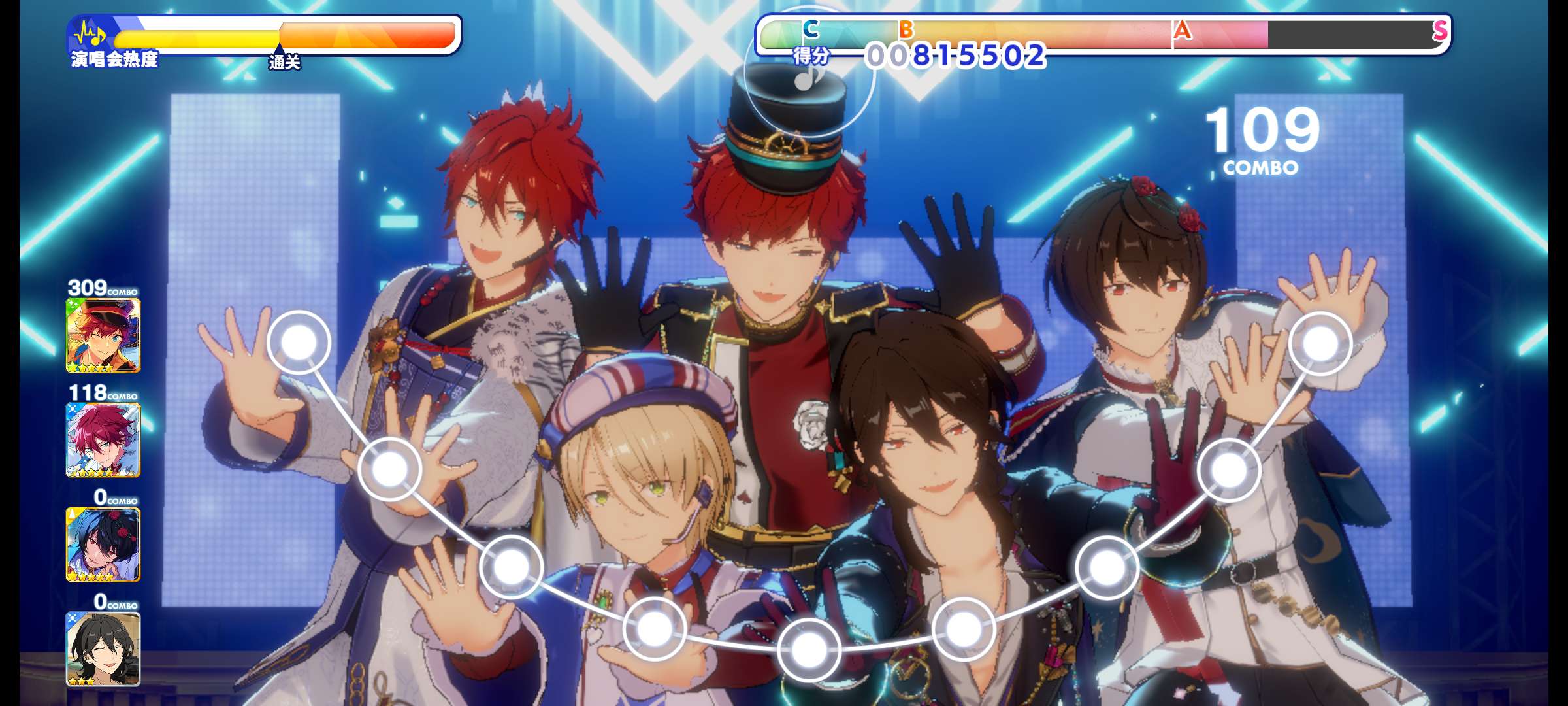Click the laughing black-haired three-star card

(x=103, y=648)
